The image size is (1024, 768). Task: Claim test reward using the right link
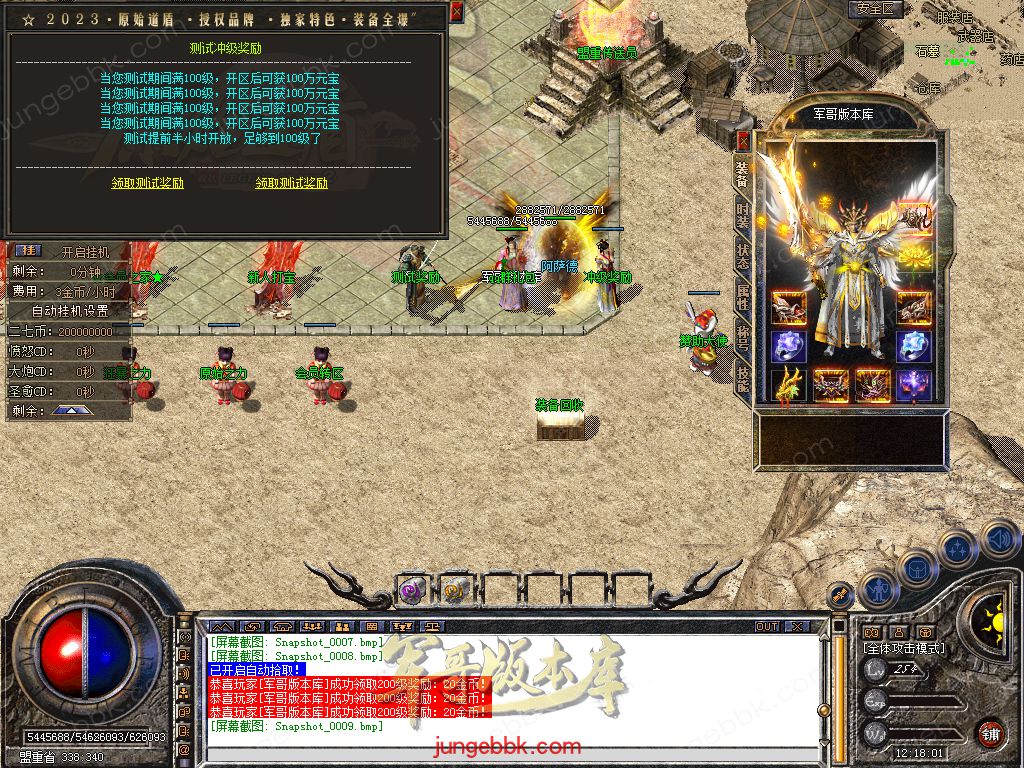click(291, 183)
